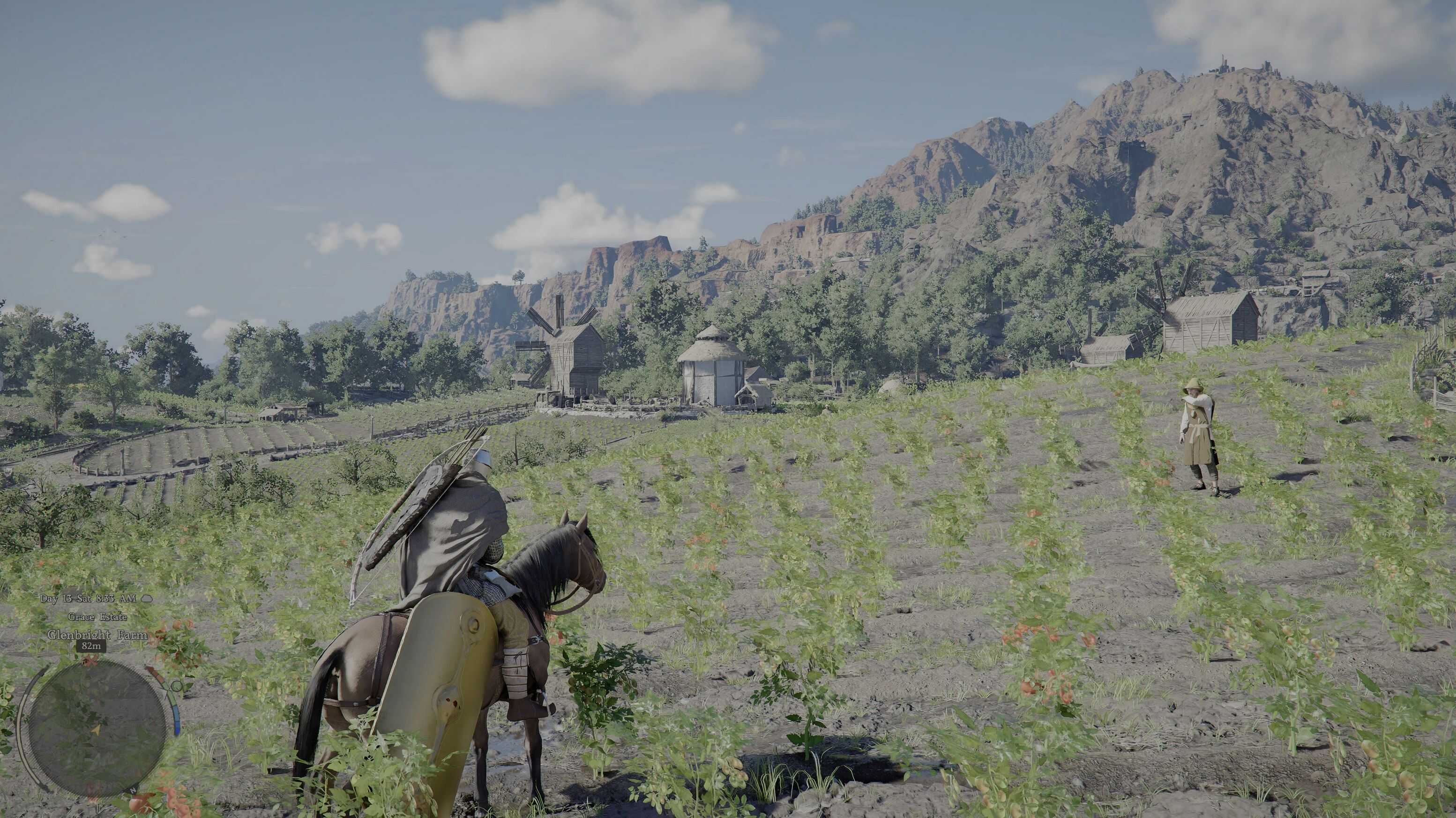The height and width of the screenshot is (818, 1456).
Task: Select the yellow player arrow on the minimap
Action: (97, 731)
